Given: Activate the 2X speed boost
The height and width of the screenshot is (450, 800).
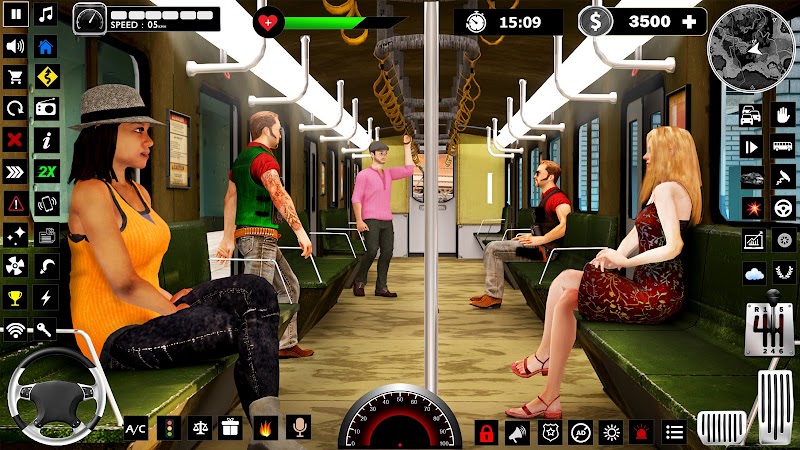Looking at the screenshot, I should coord(46,171).
